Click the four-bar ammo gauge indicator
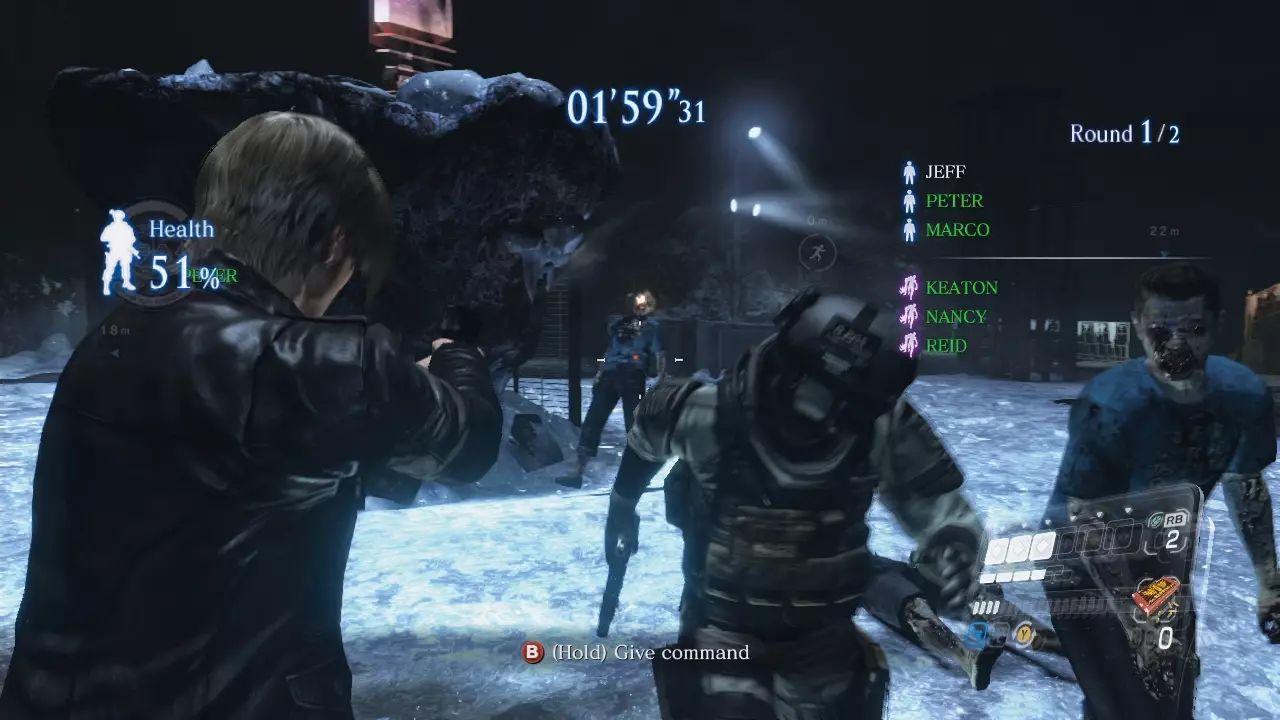1280x720 pixels. tap(986, 606)
